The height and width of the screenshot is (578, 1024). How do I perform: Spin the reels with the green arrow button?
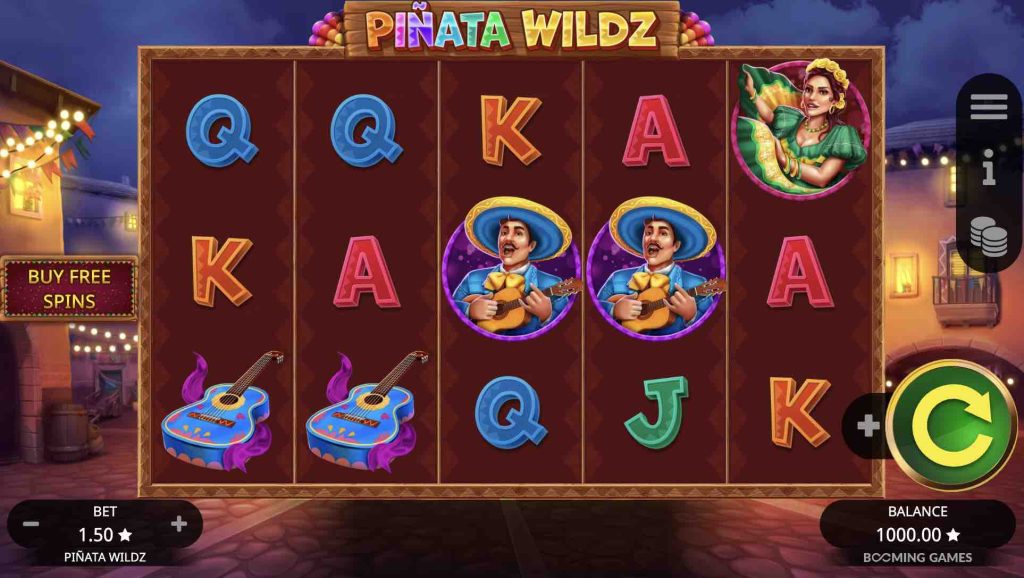(x=951, y=425)
